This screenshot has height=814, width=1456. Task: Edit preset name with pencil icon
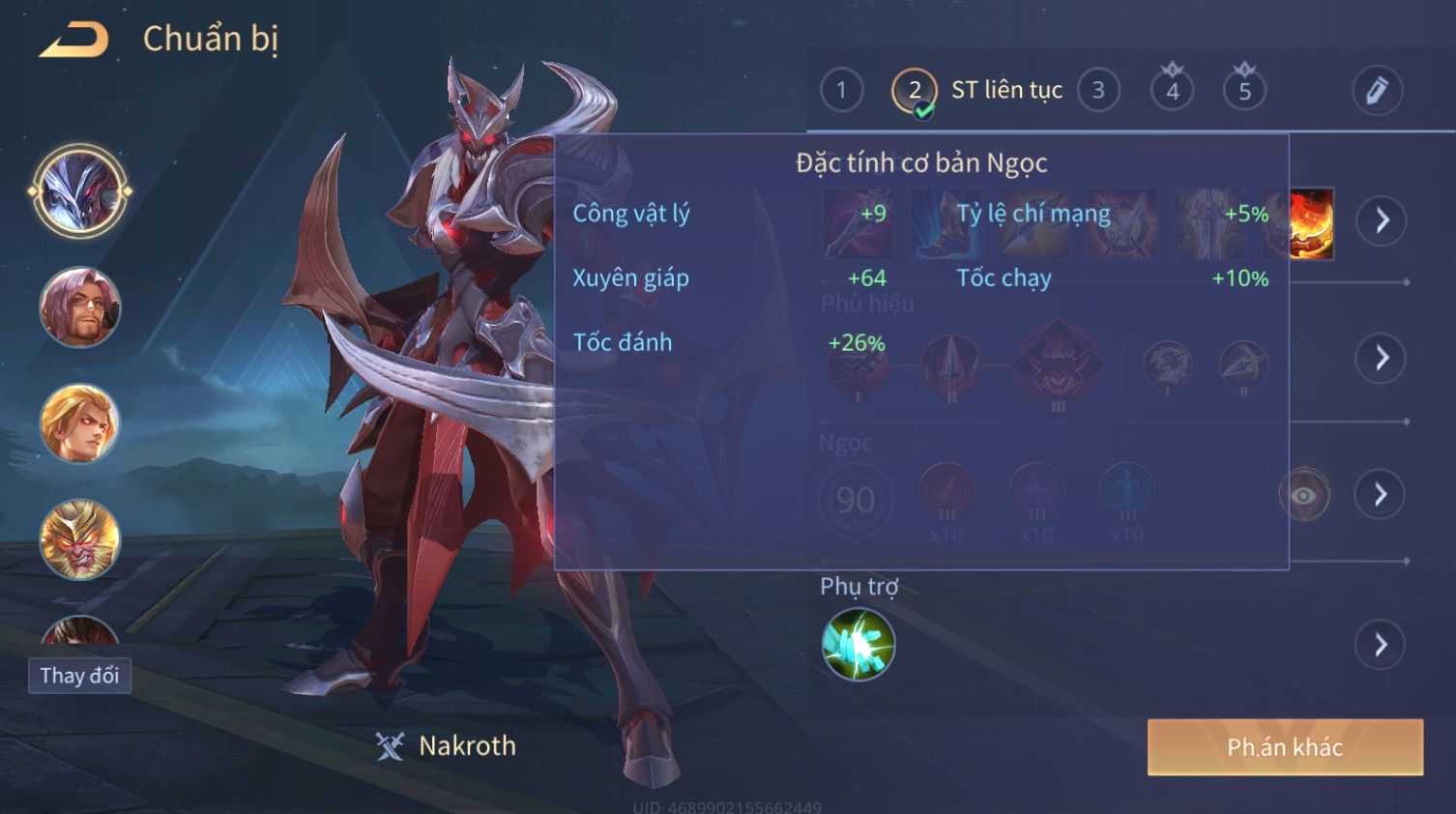click(1377, 91)
